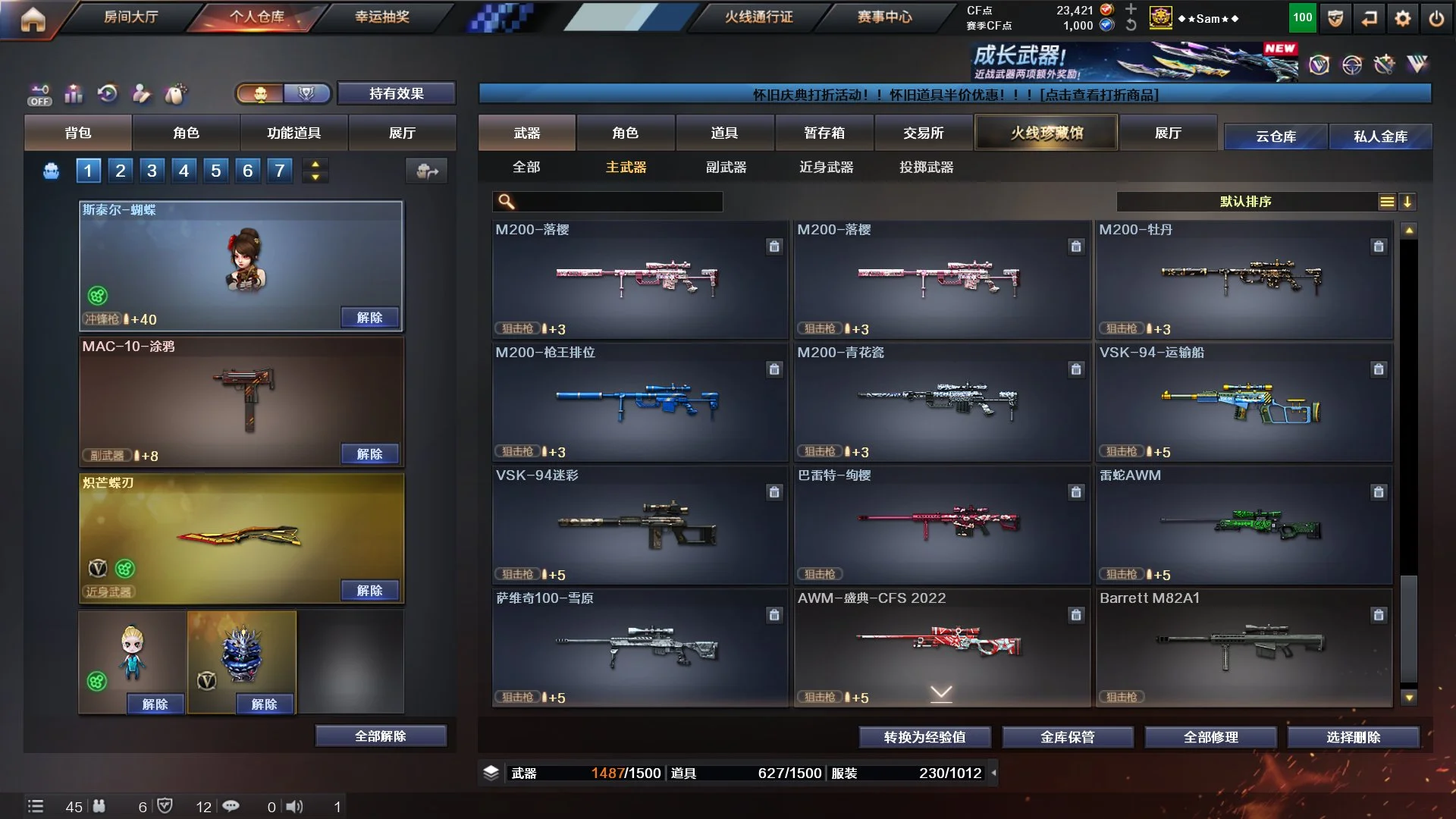
Task: Unequip MAC-10-涂鸦 with its 解除 button
Action: [369, 454]
